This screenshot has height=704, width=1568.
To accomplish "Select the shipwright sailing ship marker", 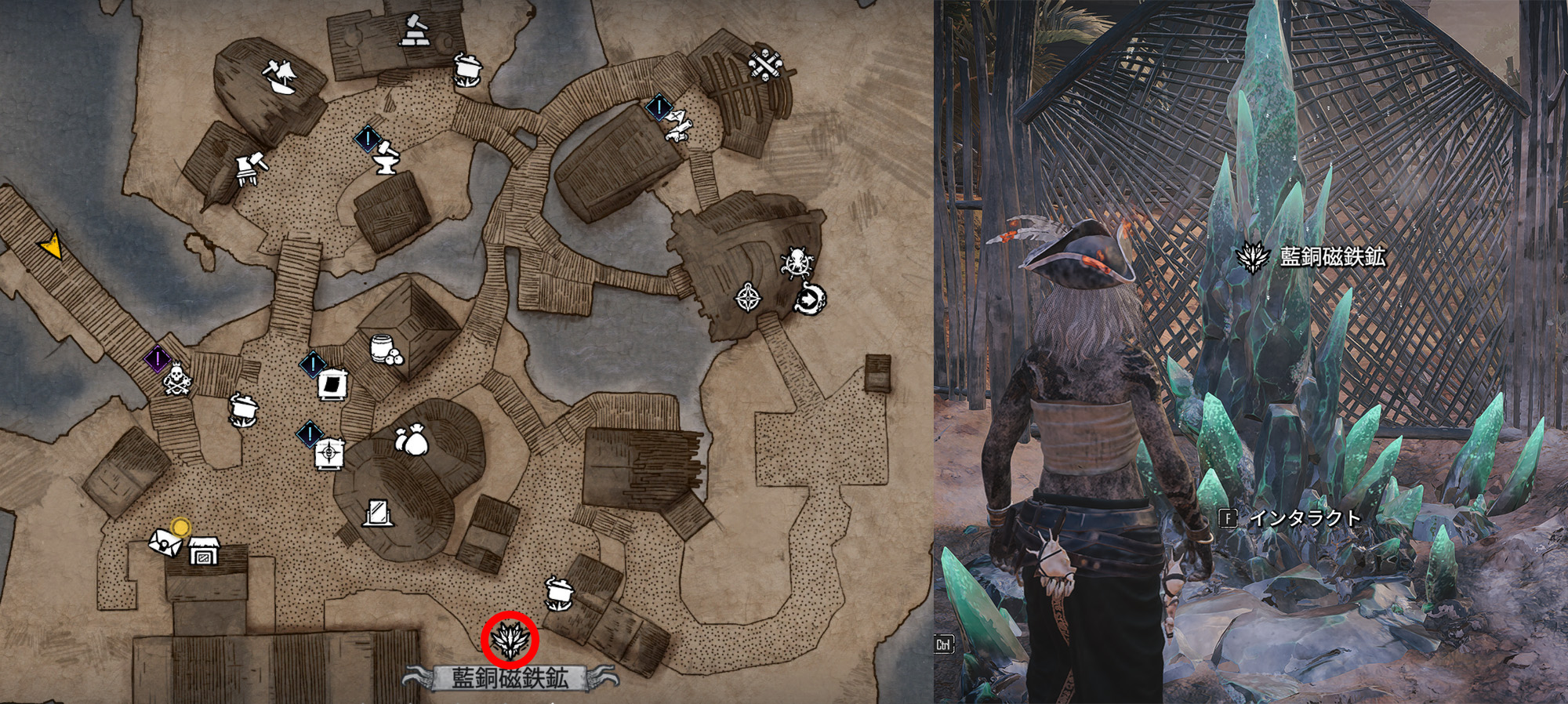I will 280,77.
